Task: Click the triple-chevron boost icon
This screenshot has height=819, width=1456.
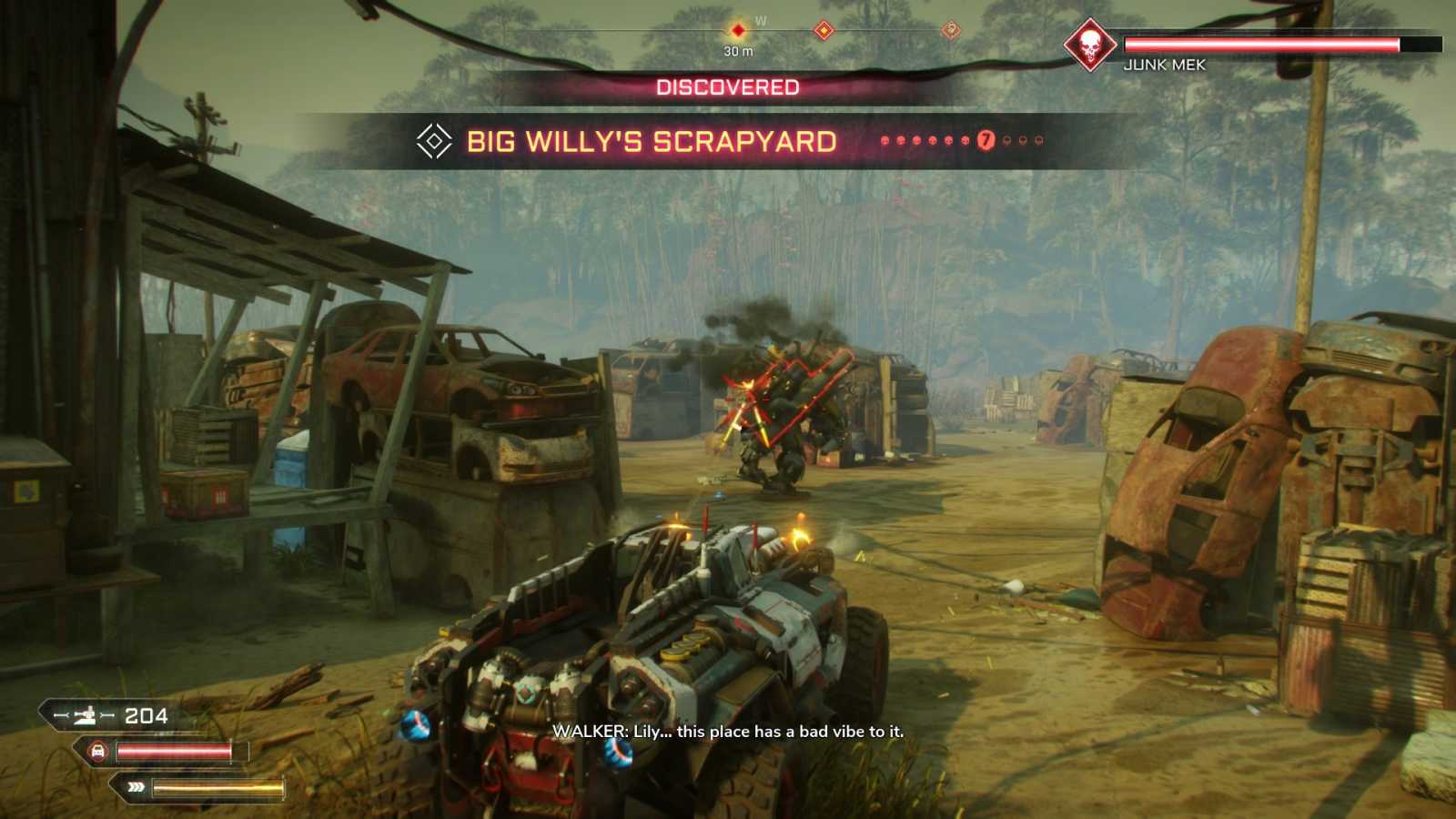Action: click(x=136, y=784)
